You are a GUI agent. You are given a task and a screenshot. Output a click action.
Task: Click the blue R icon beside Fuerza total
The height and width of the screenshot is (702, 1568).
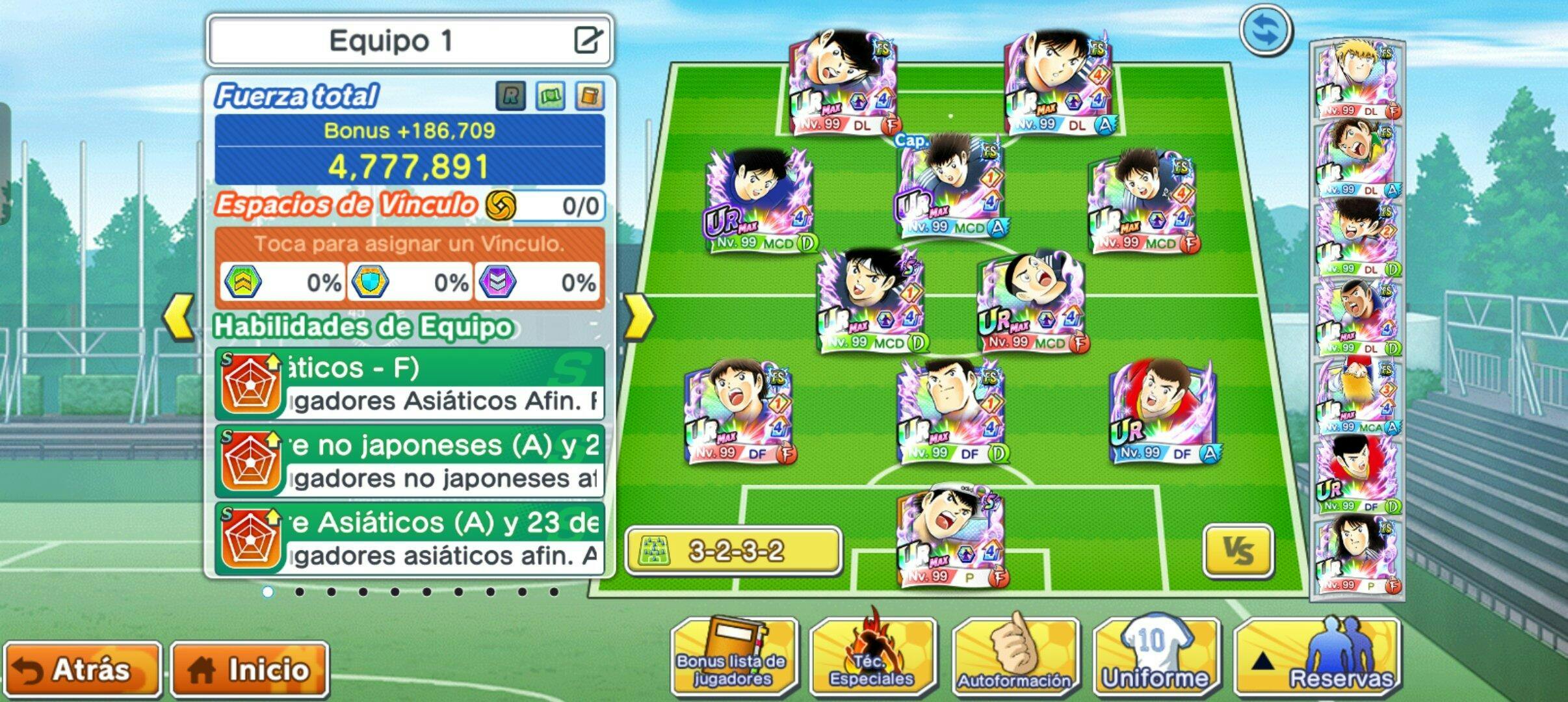tap(510, 96)
